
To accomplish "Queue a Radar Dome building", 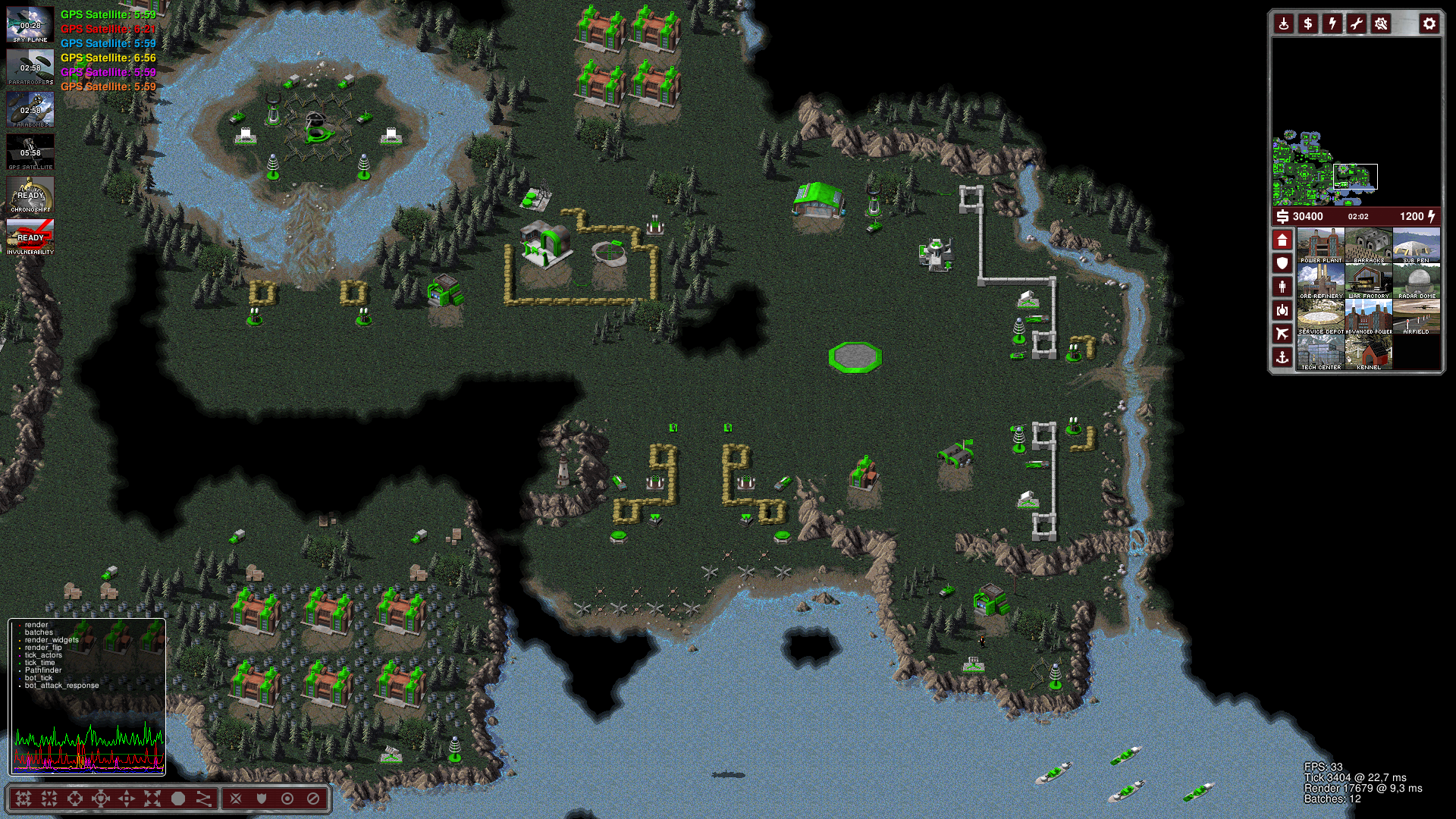I will coord(1417,281).
